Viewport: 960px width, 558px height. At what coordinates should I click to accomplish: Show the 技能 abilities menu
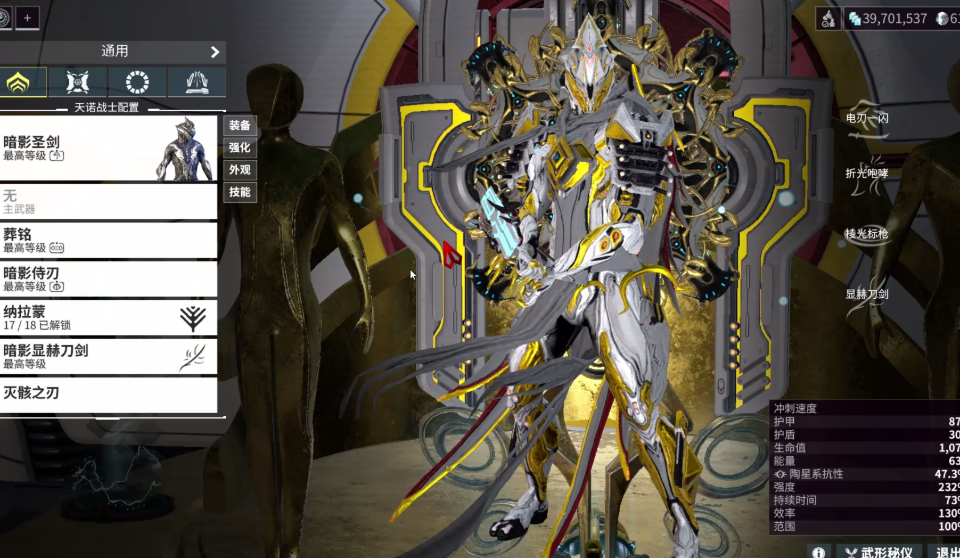click(240, 191)
